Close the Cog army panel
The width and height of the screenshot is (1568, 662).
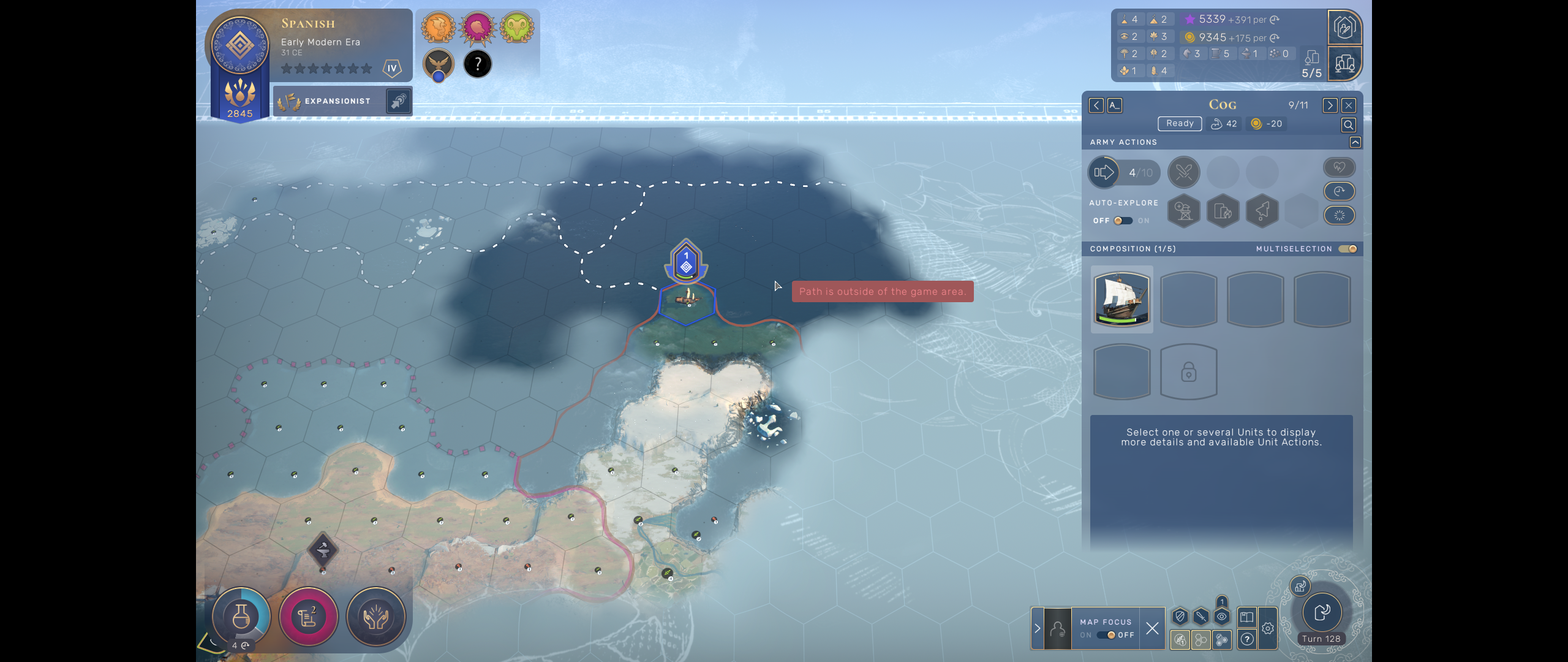pos(1349,105)
